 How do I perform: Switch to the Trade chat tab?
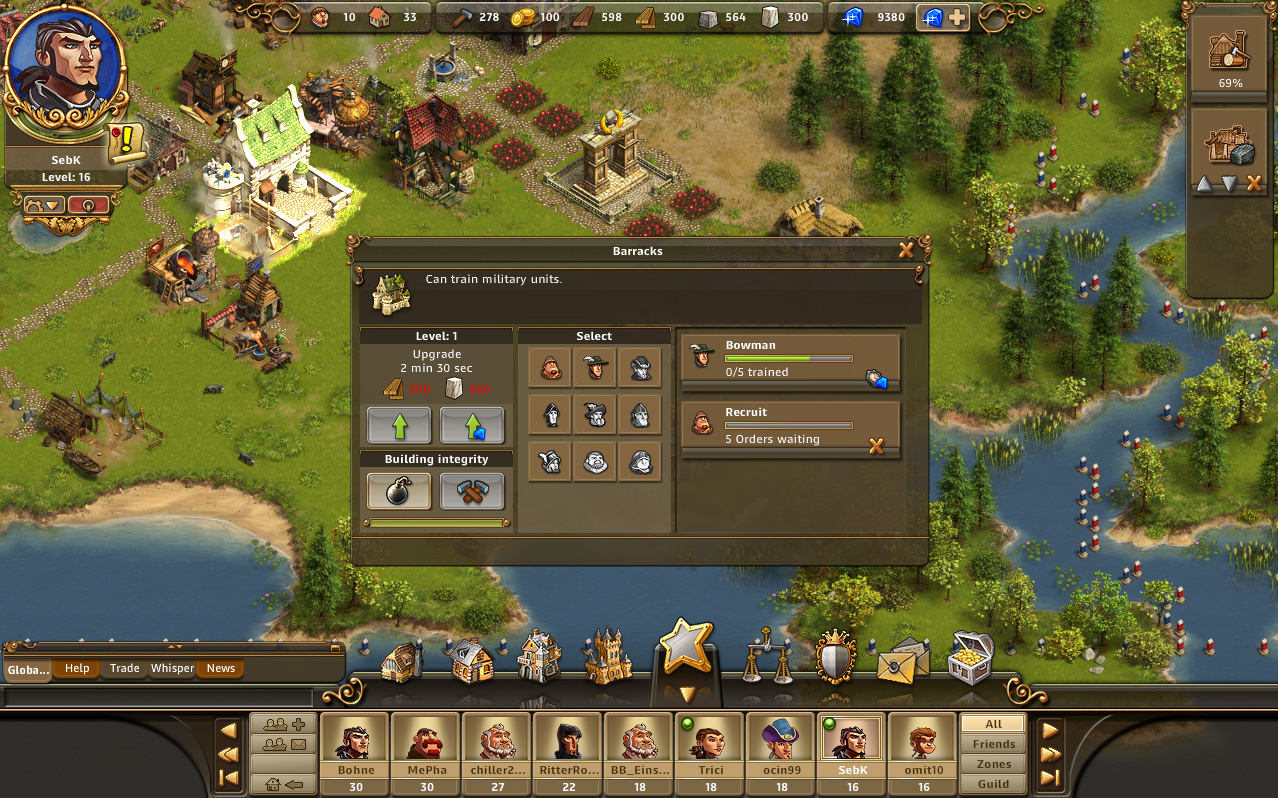click(x=125, y=668)
